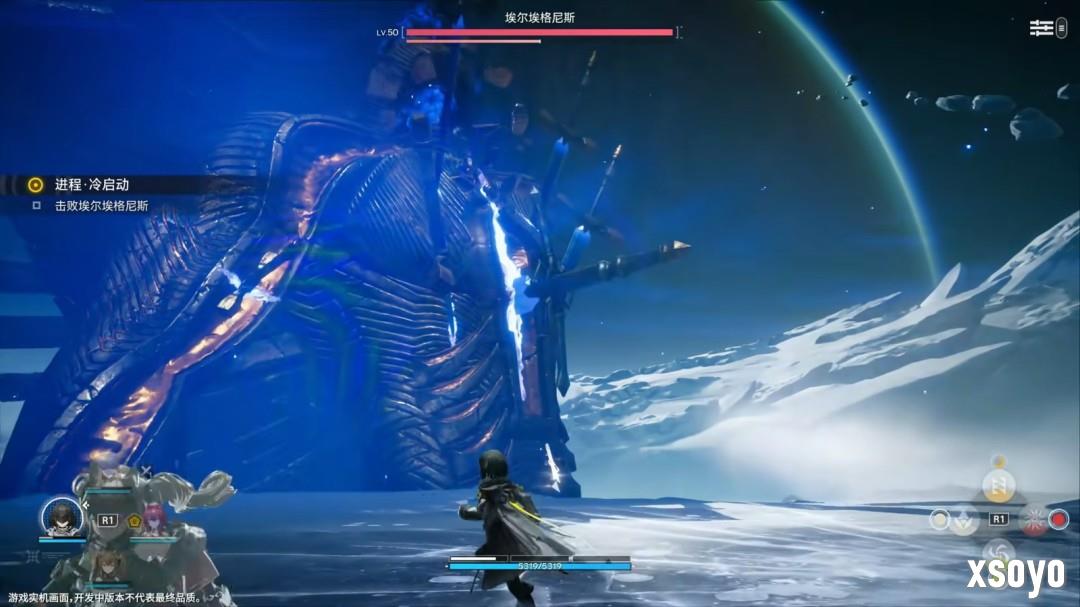This screenshot has width=1080, height=607.
Task: Activate the swirl skill at the bottom
Action: tap(998, 552)
